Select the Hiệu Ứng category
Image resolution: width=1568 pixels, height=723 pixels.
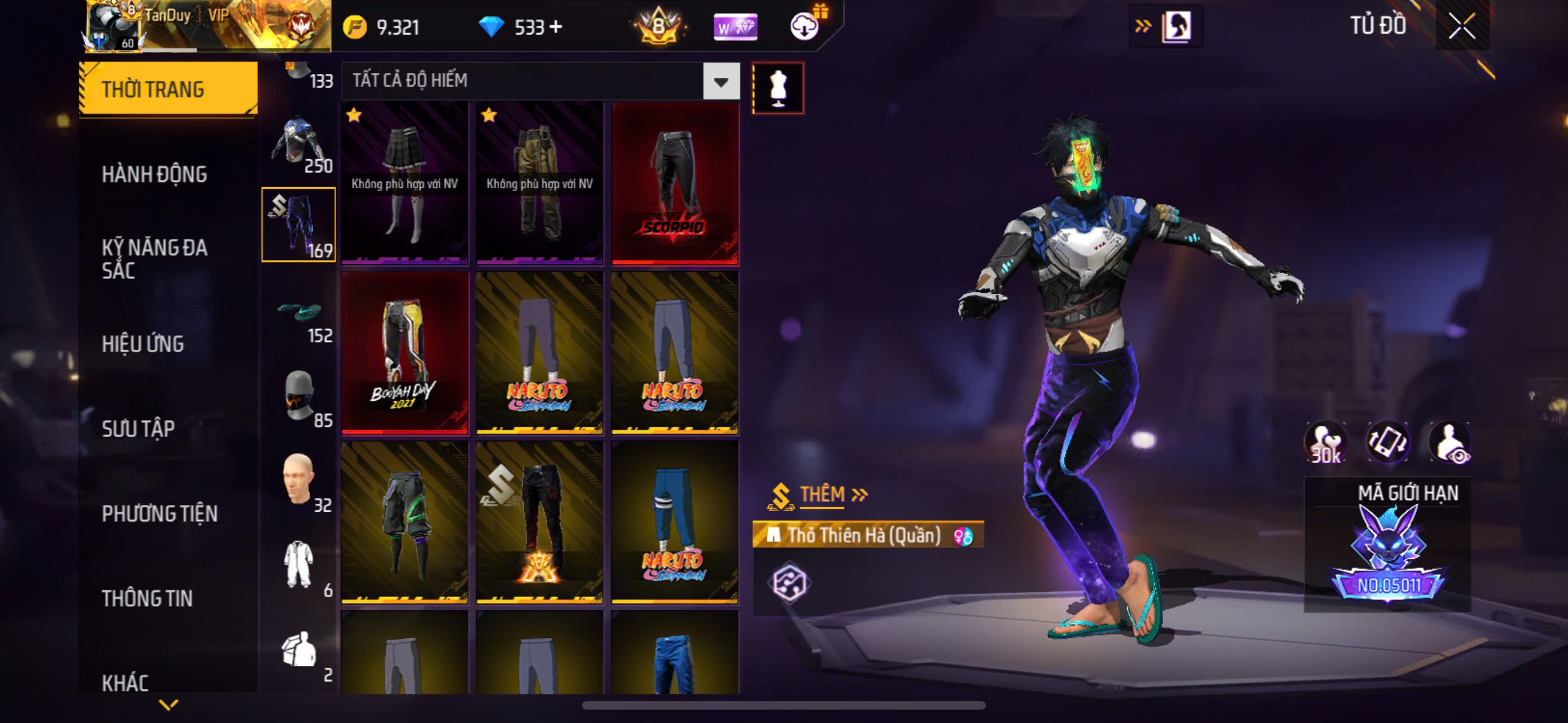142,344
